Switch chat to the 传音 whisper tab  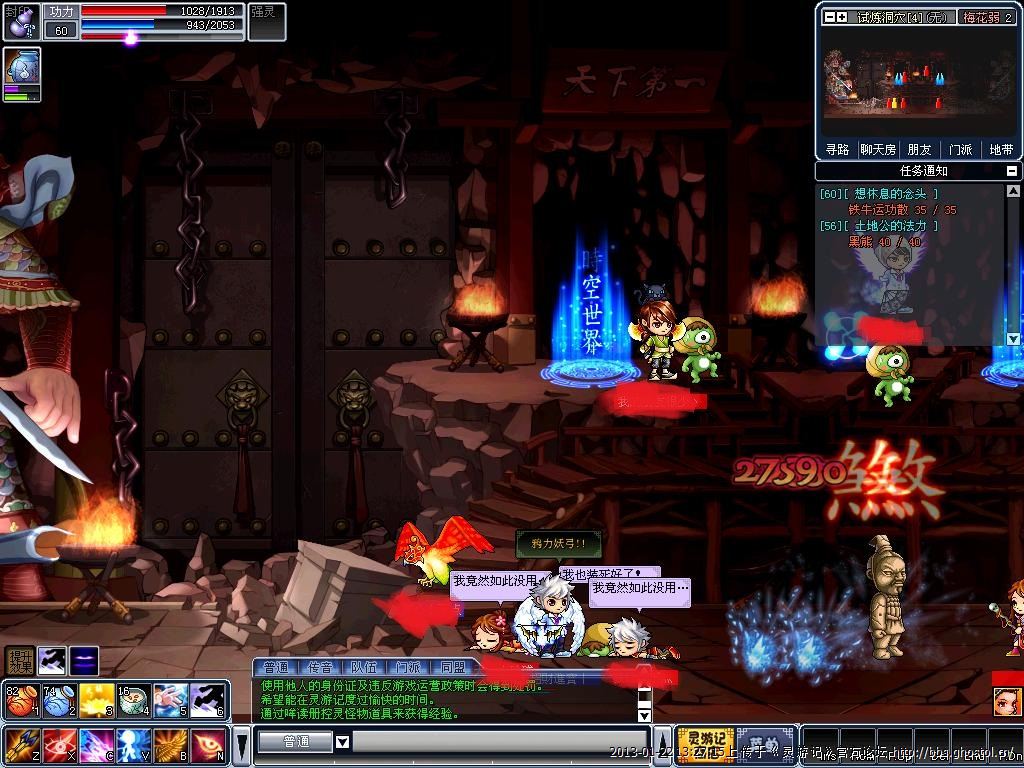320,667
